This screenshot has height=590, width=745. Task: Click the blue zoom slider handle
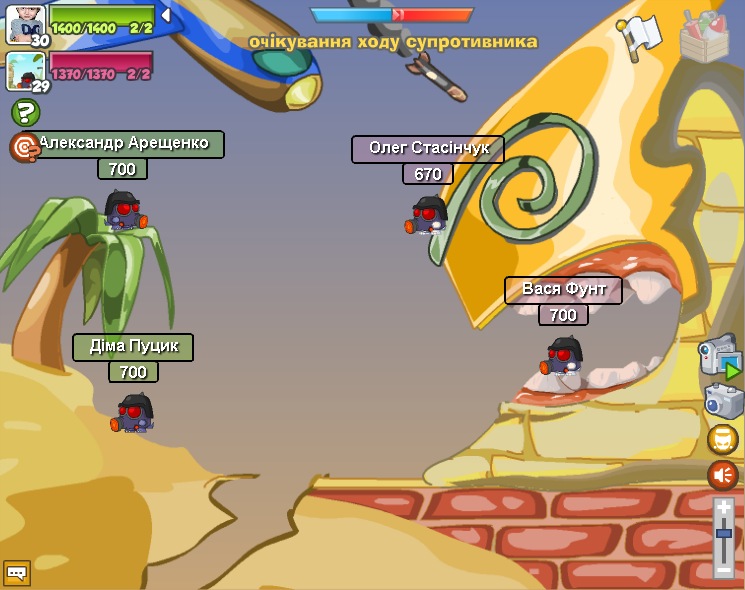pyautogui.click(x=724, y=533)
